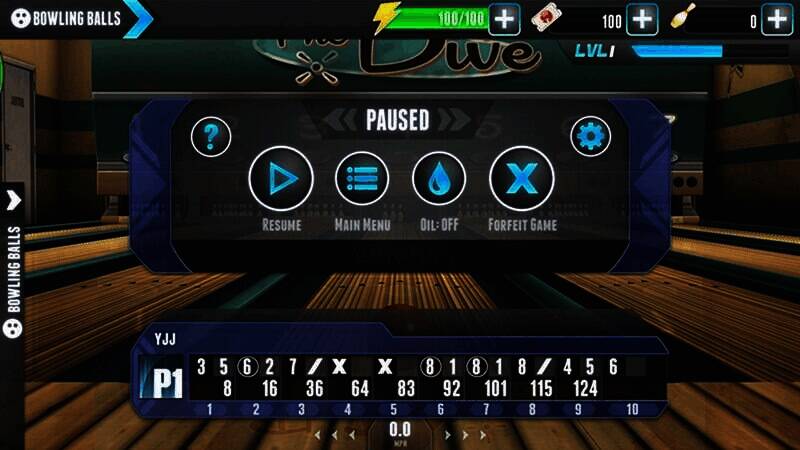Add more energy with the plus button
Viewport: 800px width, 450px height.
coord(504,18)
